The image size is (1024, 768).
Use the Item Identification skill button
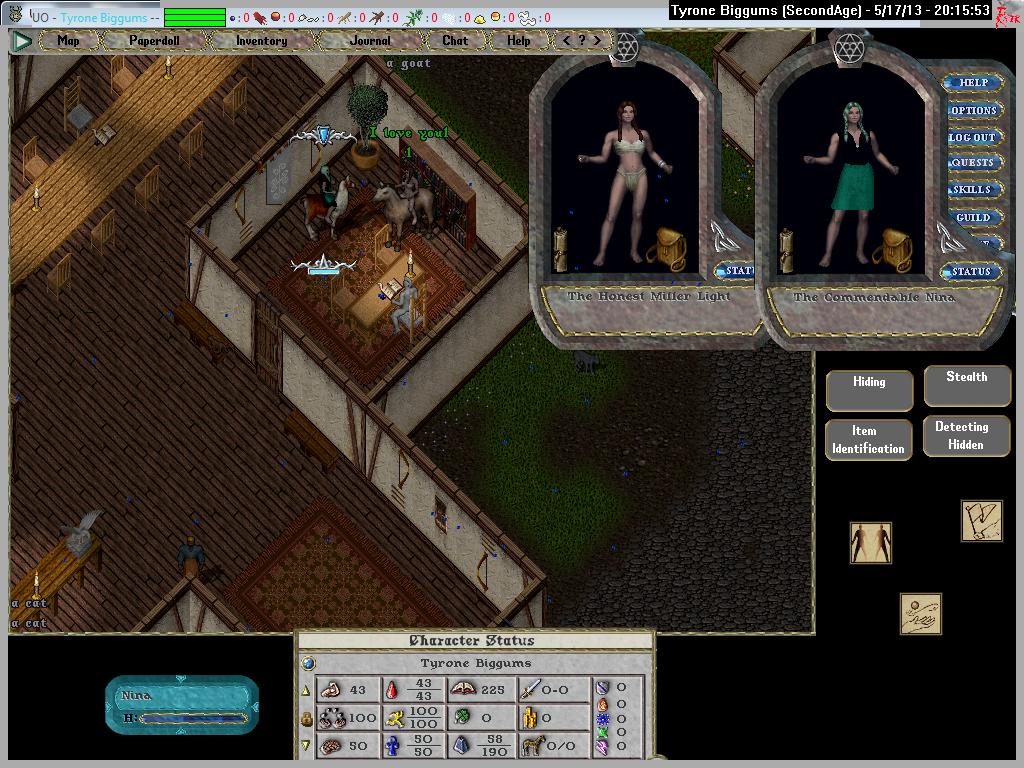click(x=869, y=440)
